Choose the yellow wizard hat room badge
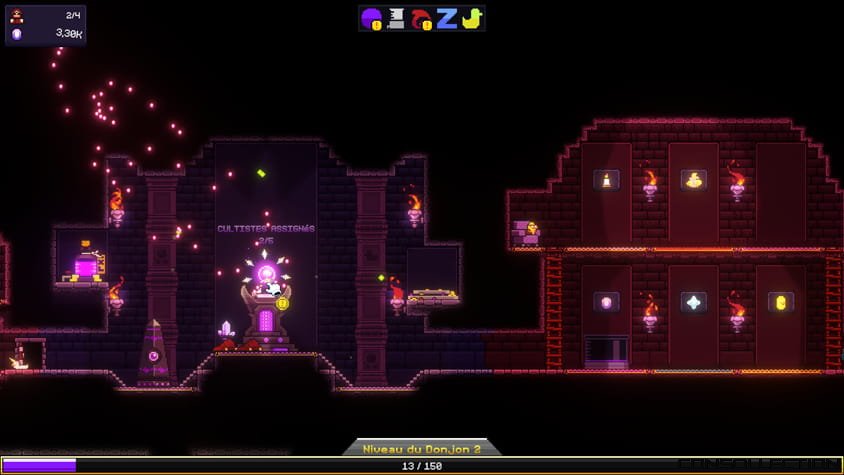The image size is (844, 475). (x=693, y=180)
